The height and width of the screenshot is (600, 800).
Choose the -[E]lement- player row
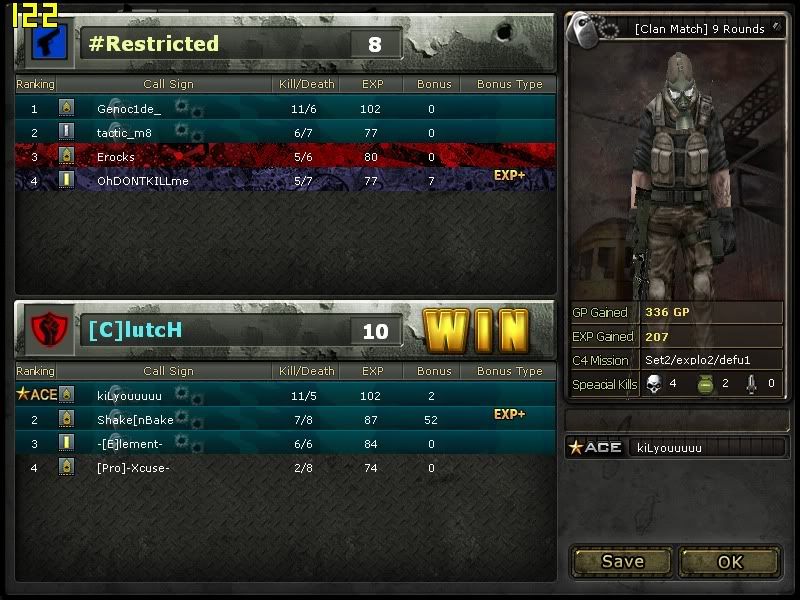click(130, 443)
